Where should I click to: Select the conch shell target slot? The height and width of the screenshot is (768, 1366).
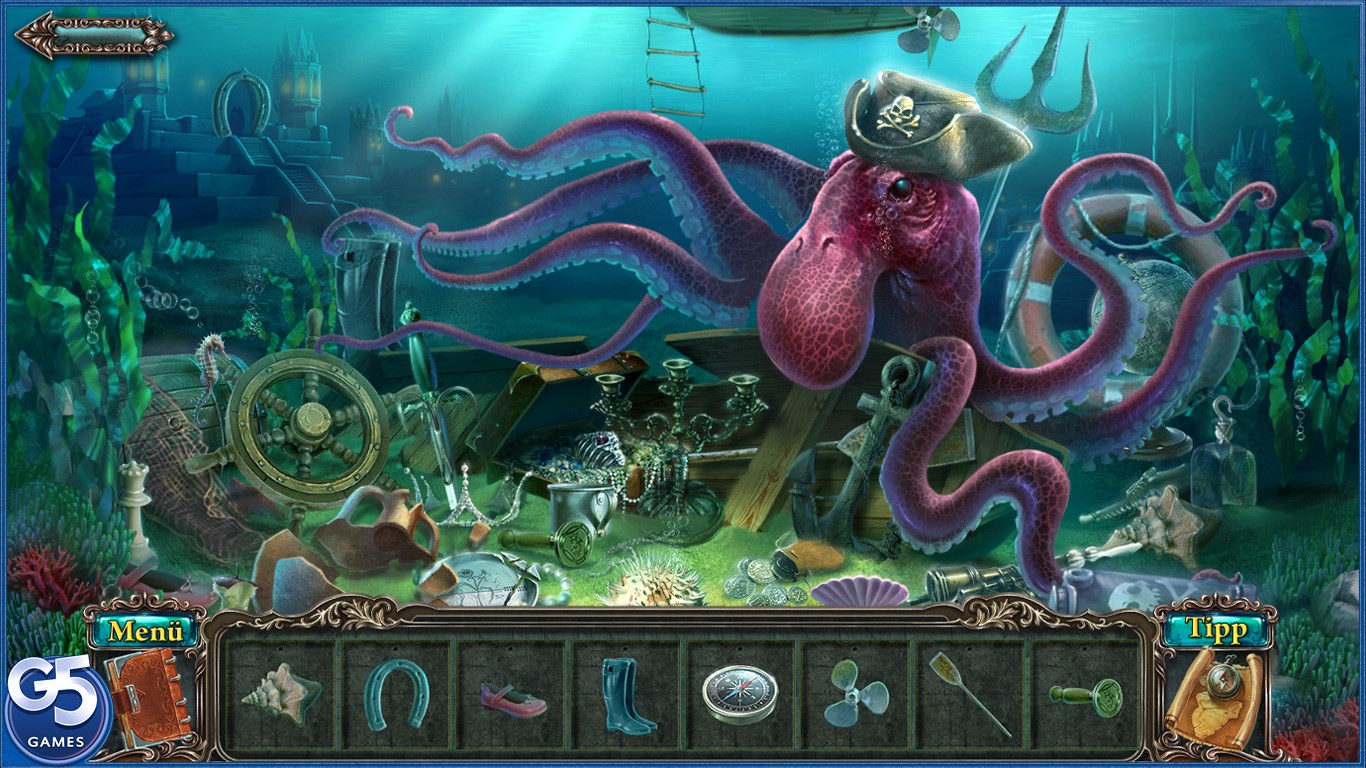click(281, 693)
